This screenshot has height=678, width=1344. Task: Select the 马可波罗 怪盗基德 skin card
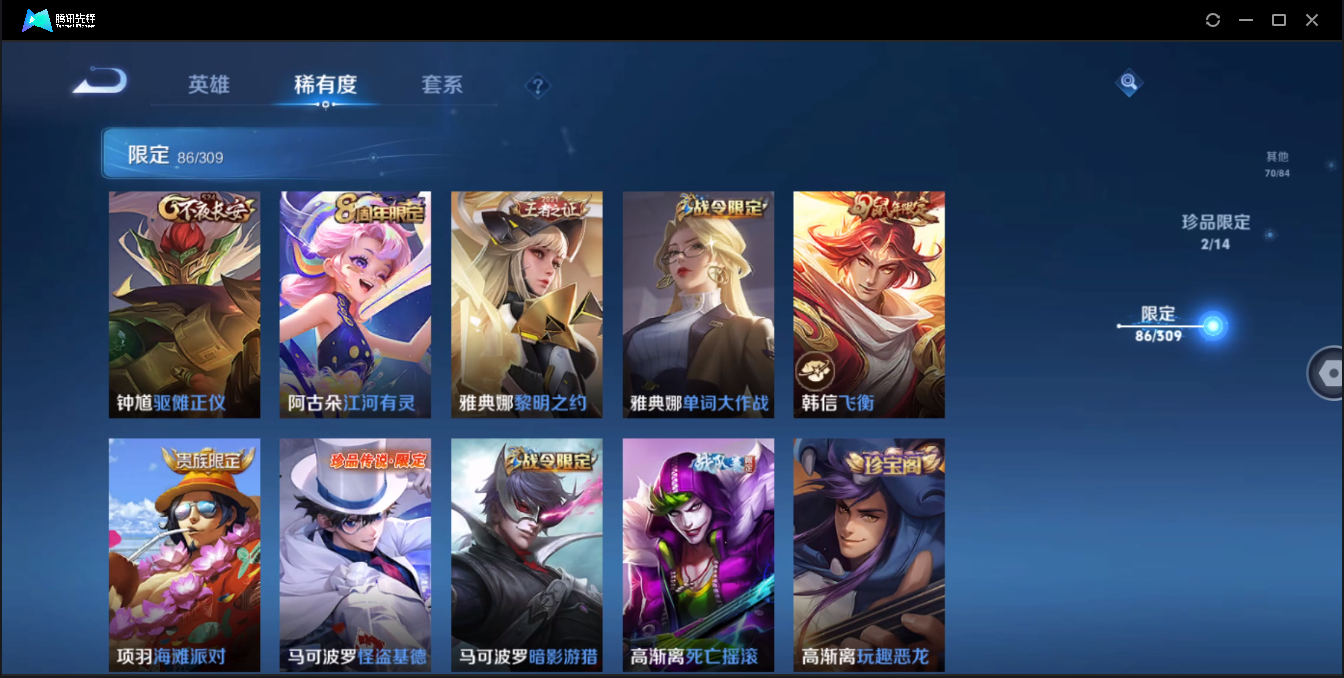355,554
